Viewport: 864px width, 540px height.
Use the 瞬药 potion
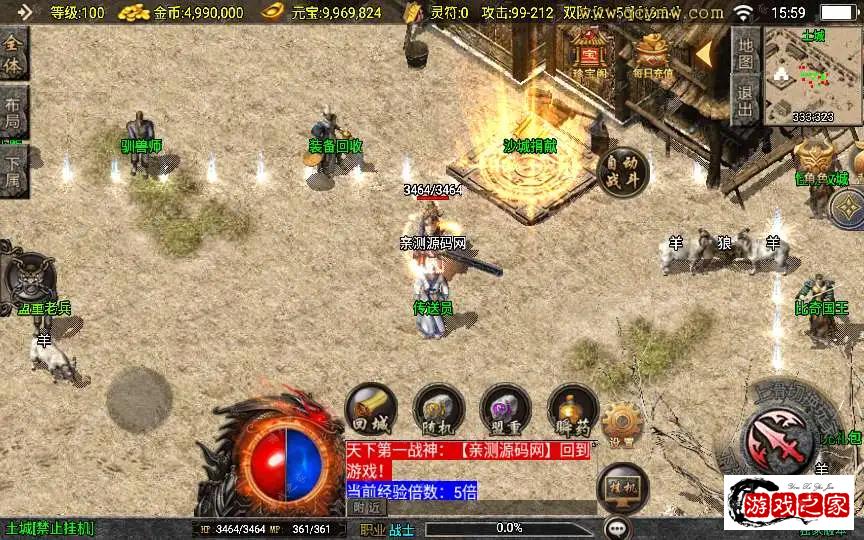tap(572, 409)
